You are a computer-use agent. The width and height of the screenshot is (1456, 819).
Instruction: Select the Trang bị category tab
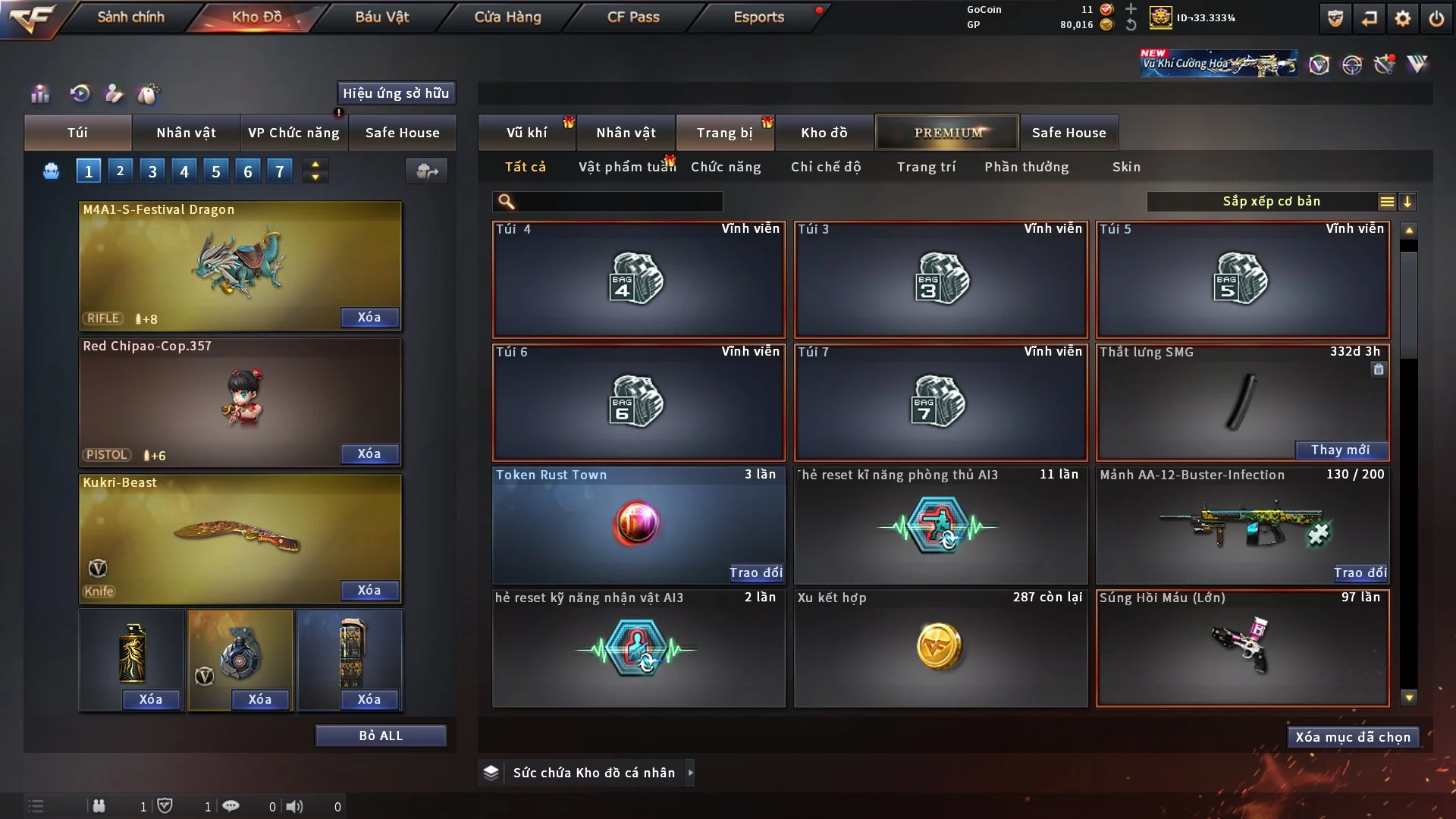(724, 133)
